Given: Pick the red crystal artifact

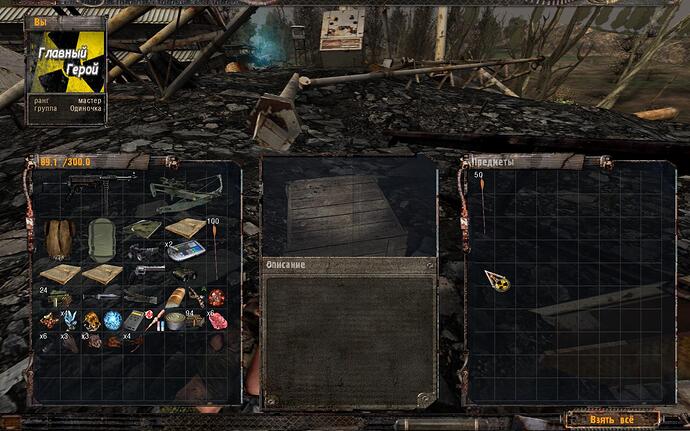Looking at the screenshot, I should point(217,297).
